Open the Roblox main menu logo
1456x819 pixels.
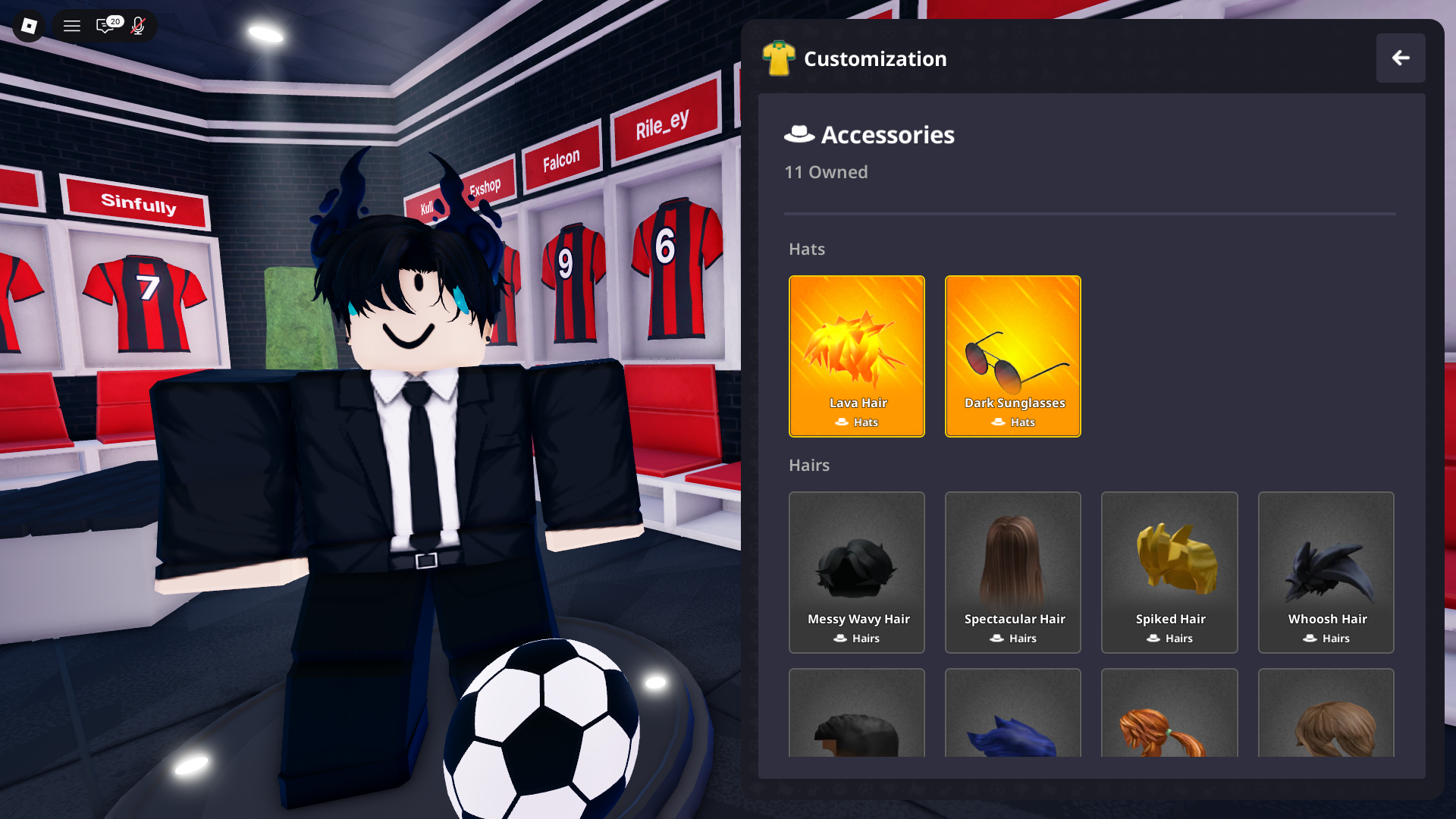tap(27, 26)
